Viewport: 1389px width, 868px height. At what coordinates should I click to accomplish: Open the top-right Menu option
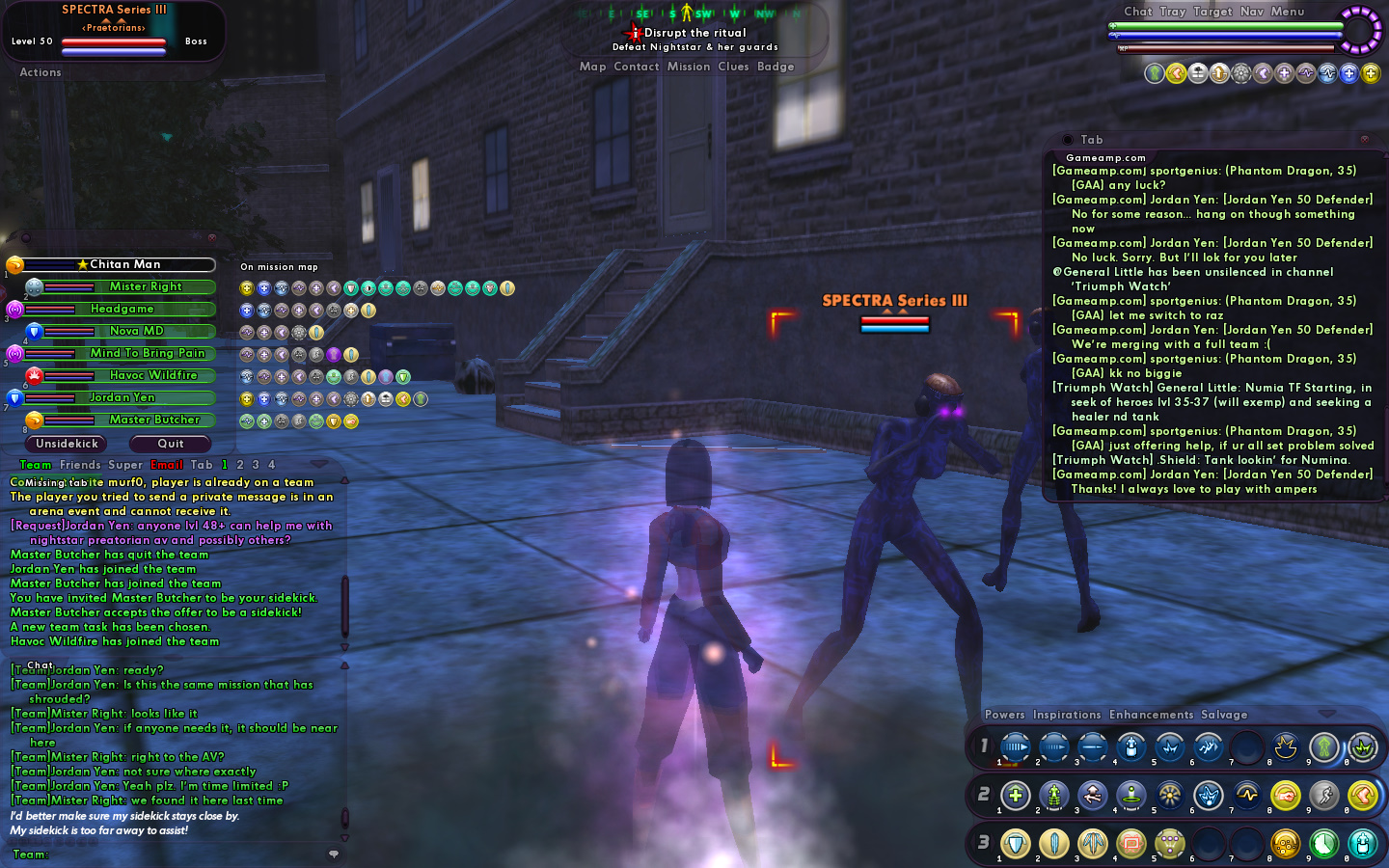click(x=1288, y=12)
